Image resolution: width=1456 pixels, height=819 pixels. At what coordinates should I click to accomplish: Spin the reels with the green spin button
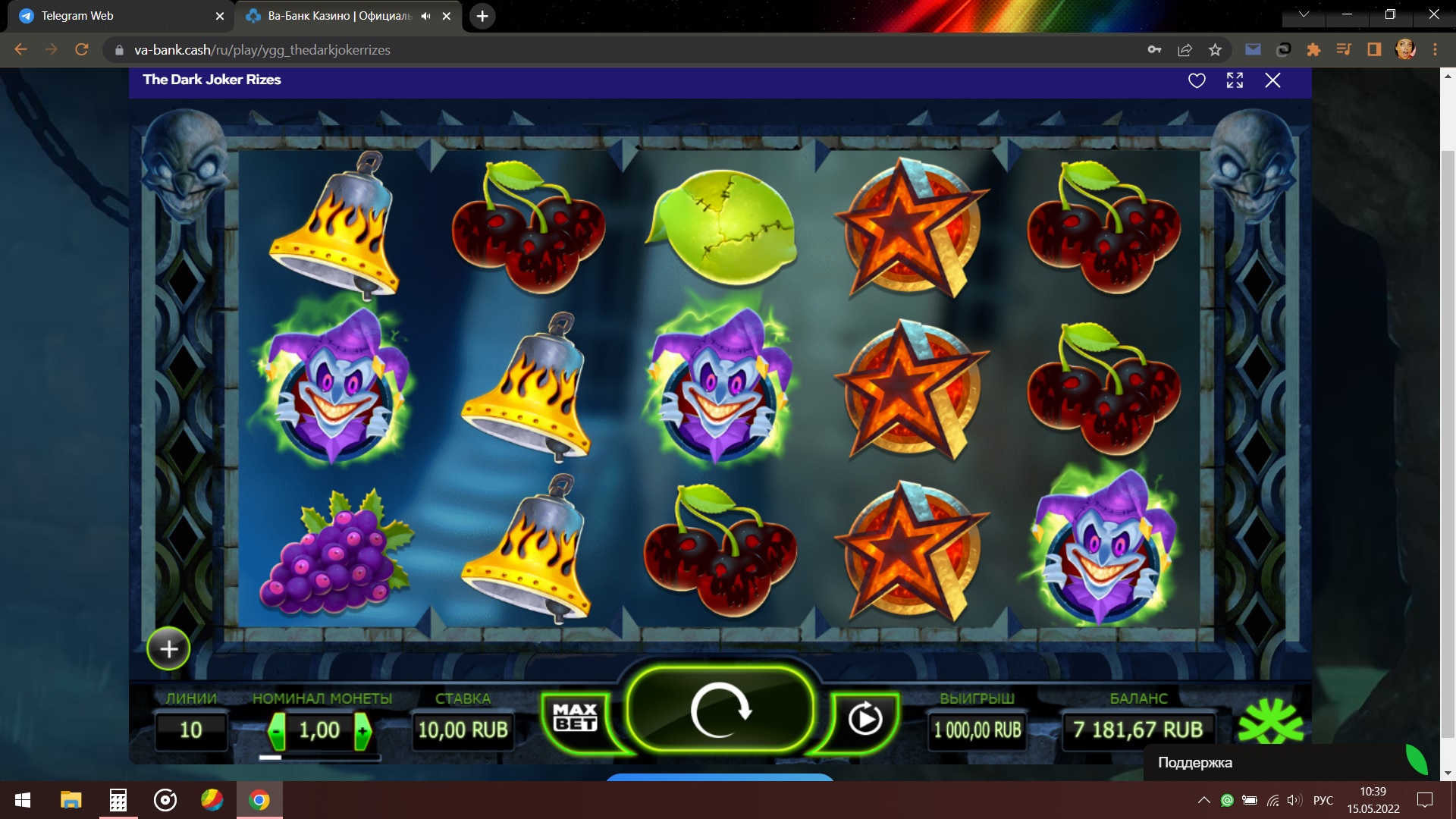[720, 710]
